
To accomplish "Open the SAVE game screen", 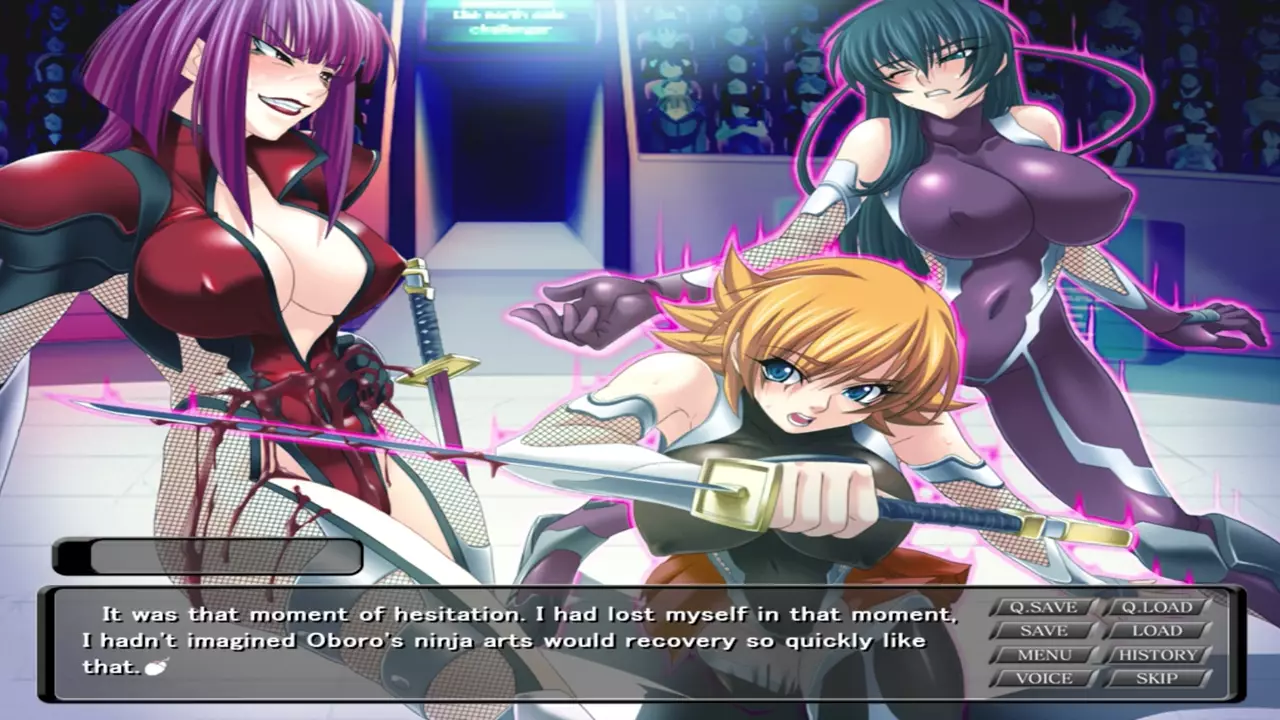I will pos(1043,631).
